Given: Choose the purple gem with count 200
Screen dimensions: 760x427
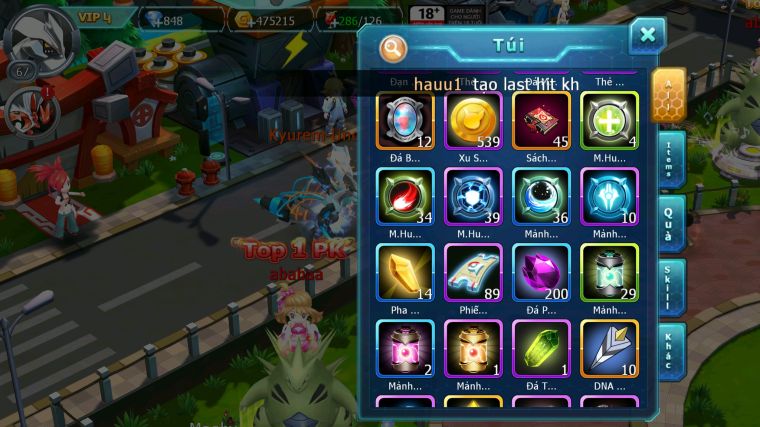Looking at the screenshot, I should coord(541,272).
